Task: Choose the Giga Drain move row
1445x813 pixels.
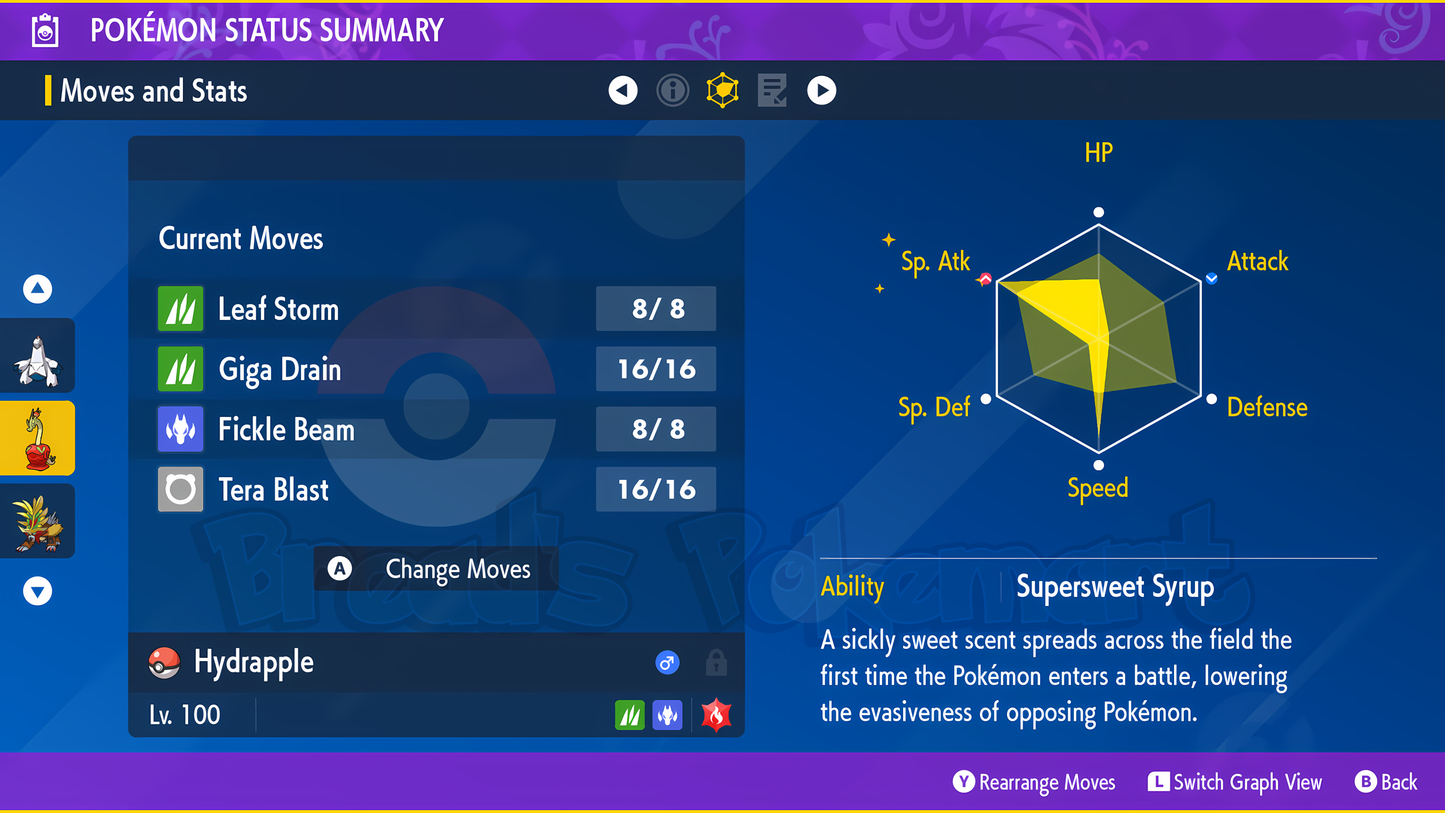Action: tap(436, 369)
